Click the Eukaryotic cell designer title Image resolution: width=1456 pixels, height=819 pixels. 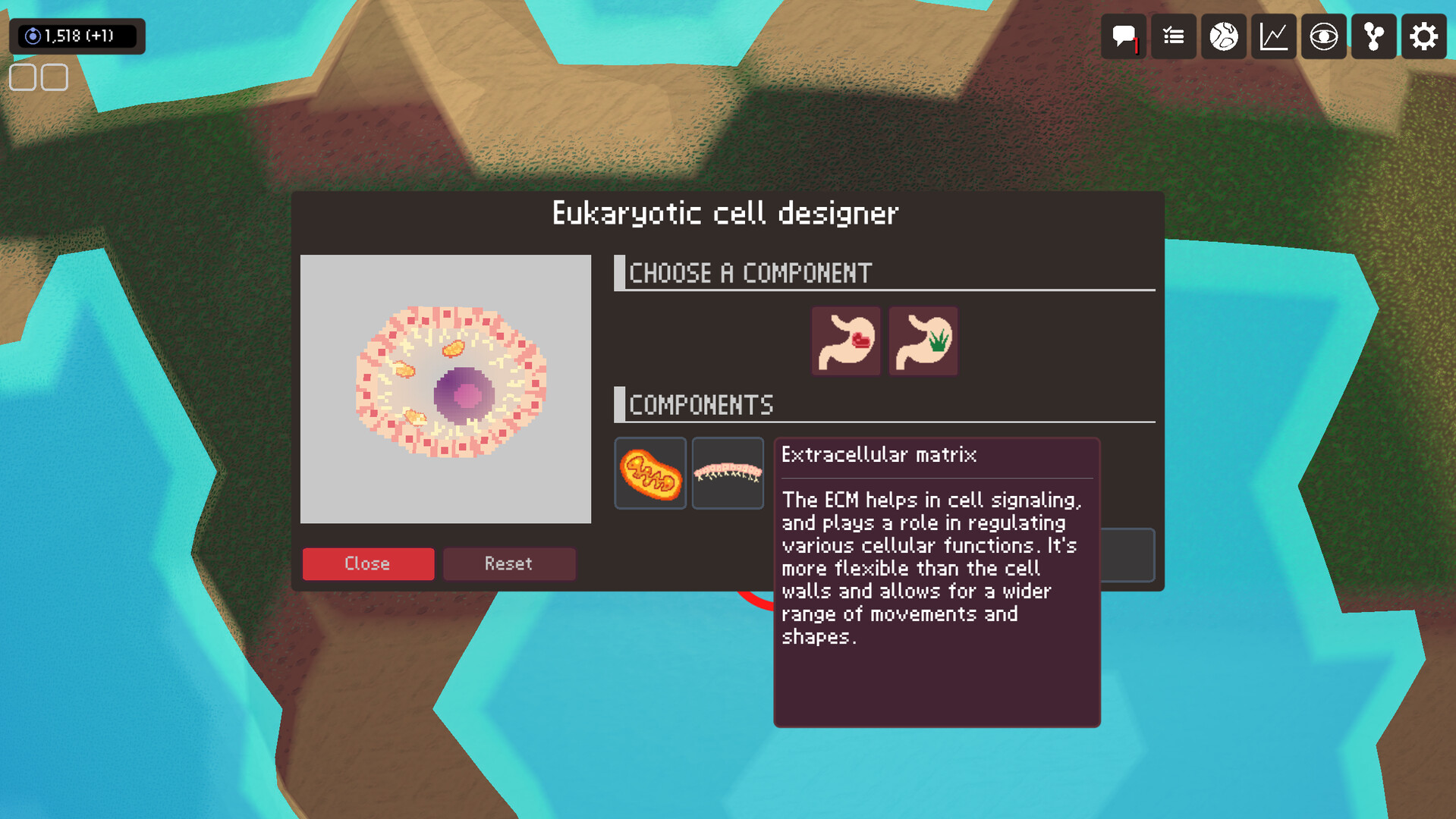point(725,213)
